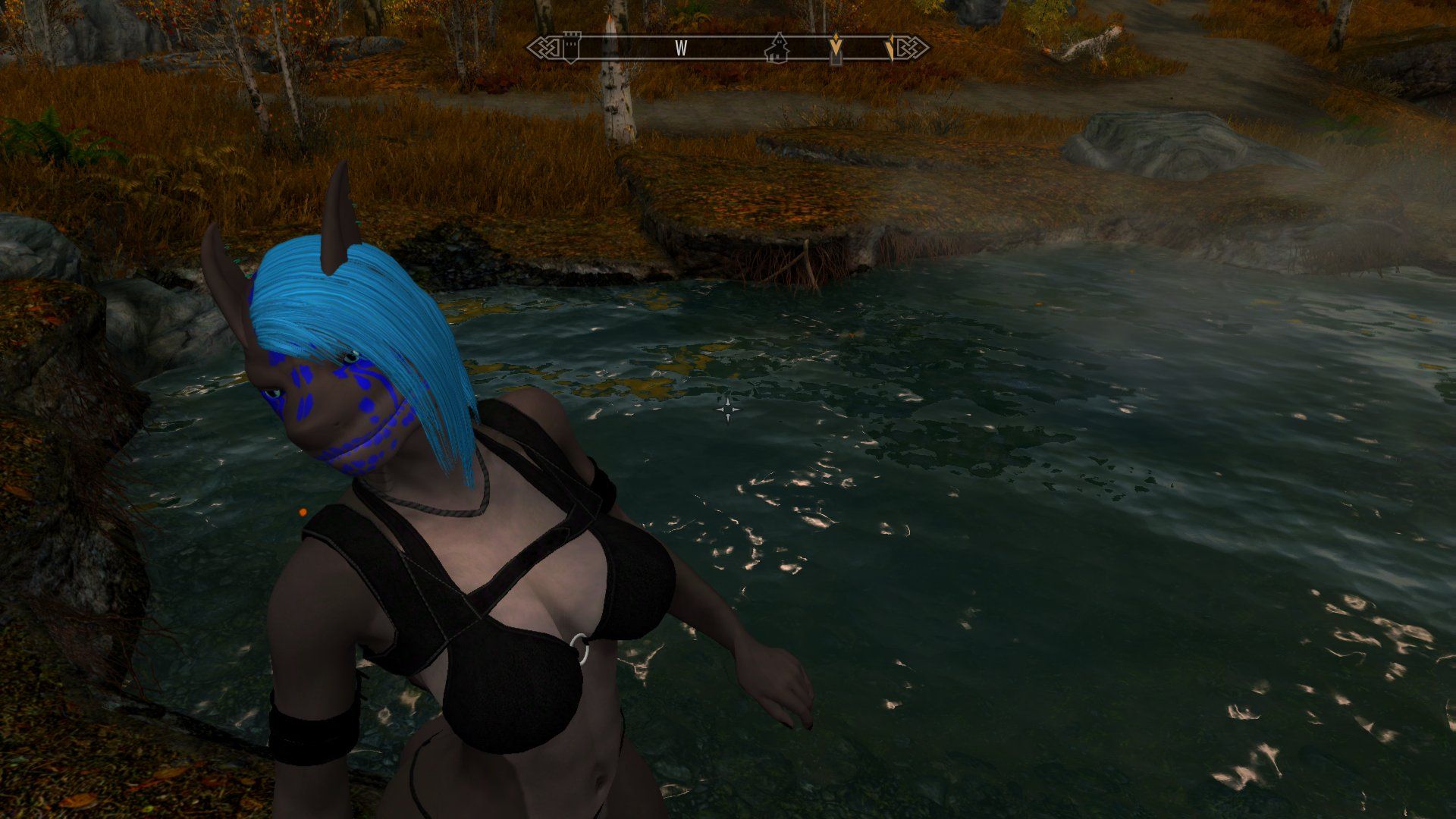1456x819 pixels.
Task: Click the quest marker near the compass right end
Action: click(x=892, y=47)
